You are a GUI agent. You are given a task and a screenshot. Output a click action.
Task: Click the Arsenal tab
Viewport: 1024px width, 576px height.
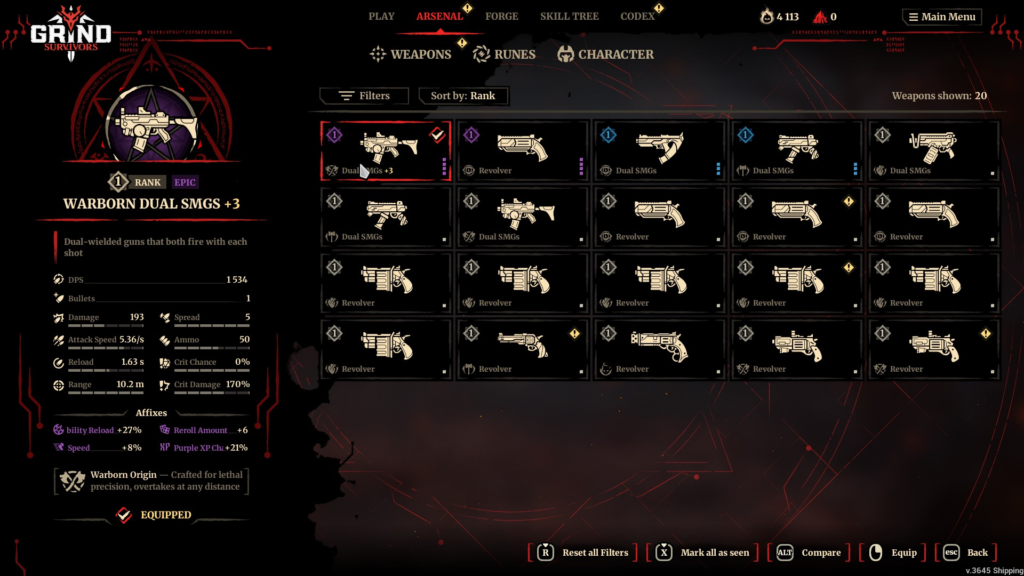440,16
